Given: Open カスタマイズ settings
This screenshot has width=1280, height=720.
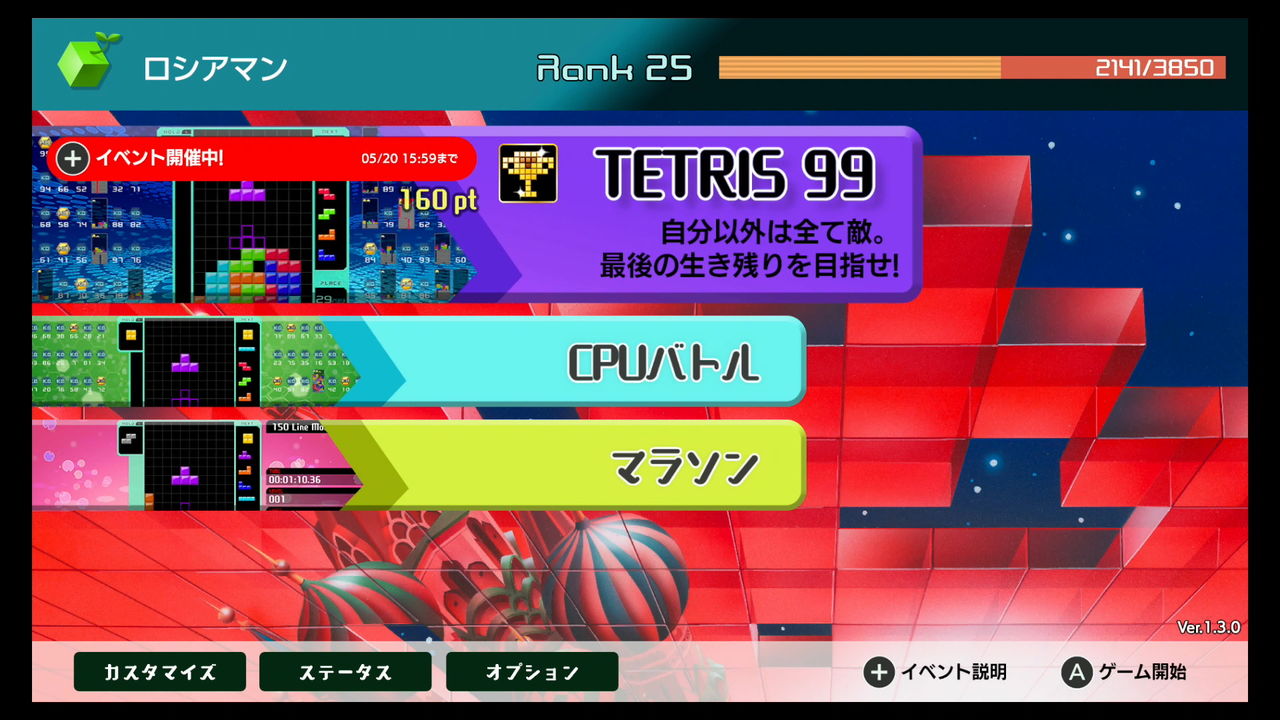Looking at the screenshot, I should (158, 672).
